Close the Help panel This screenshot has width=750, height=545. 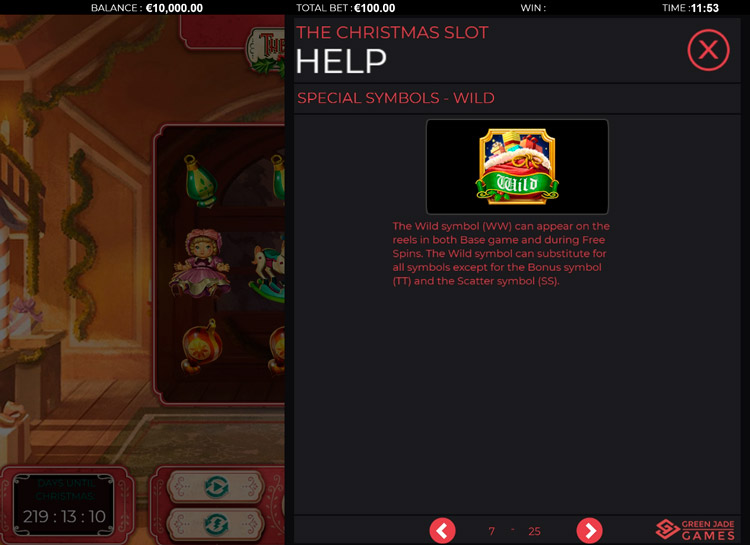click(x=708, y=50)
